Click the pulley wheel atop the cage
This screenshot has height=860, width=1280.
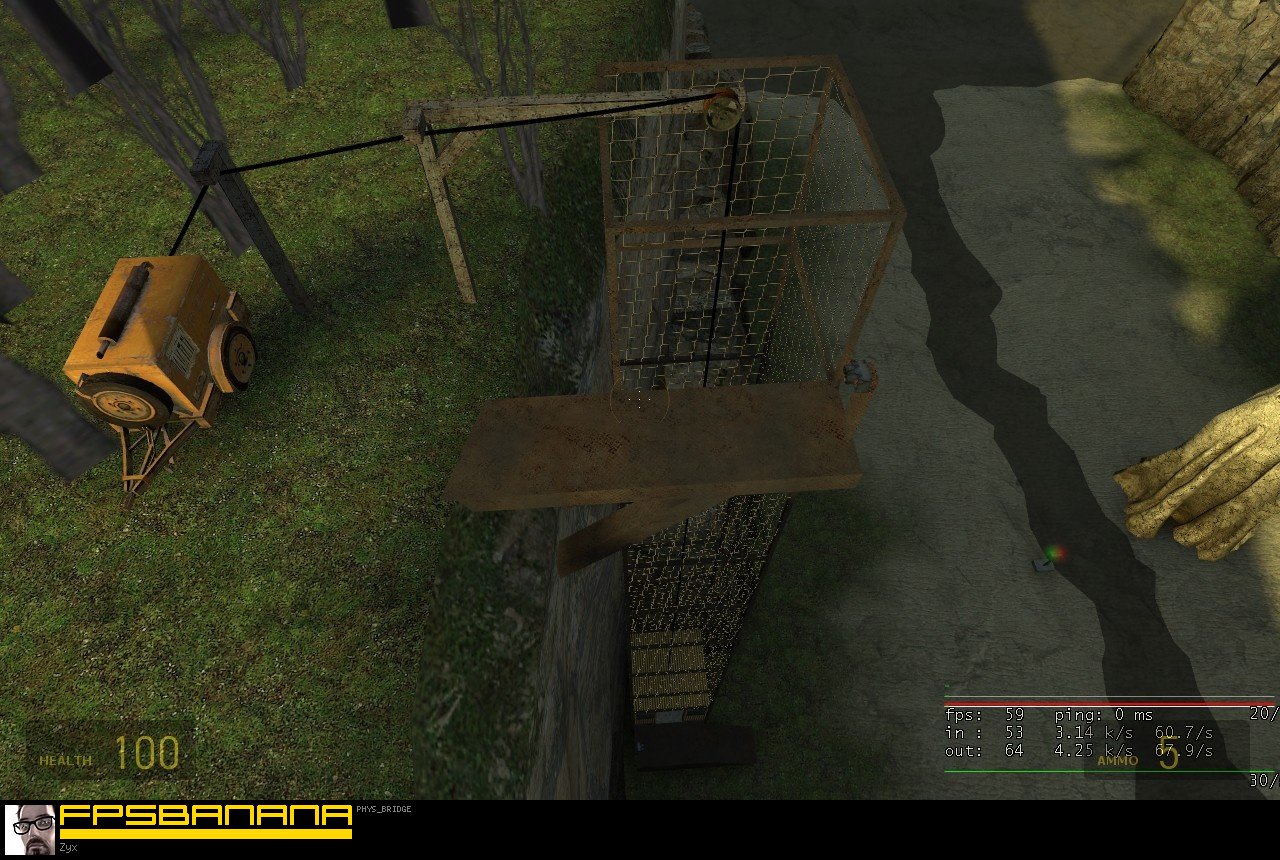[722, 110]
